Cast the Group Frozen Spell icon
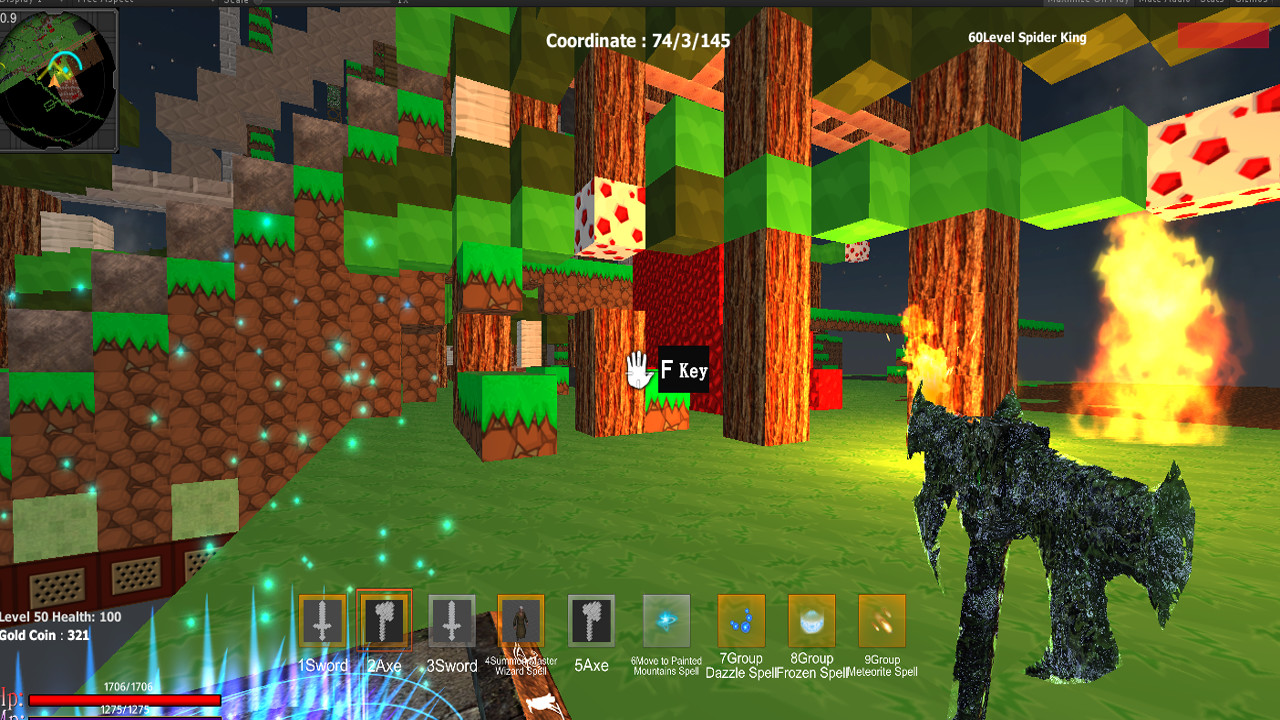This screenshot has height=720, width=1280. point(810,622)
